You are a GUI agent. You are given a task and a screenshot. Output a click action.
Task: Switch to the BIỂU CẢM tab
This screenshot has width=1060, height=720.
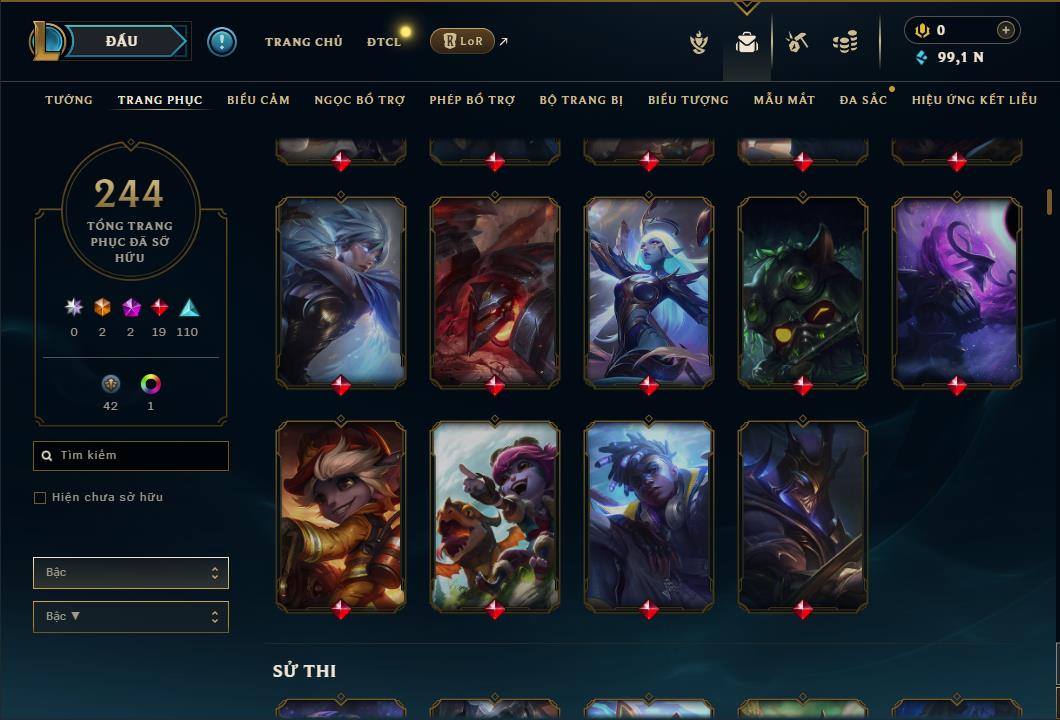click(x=258, y=100)
